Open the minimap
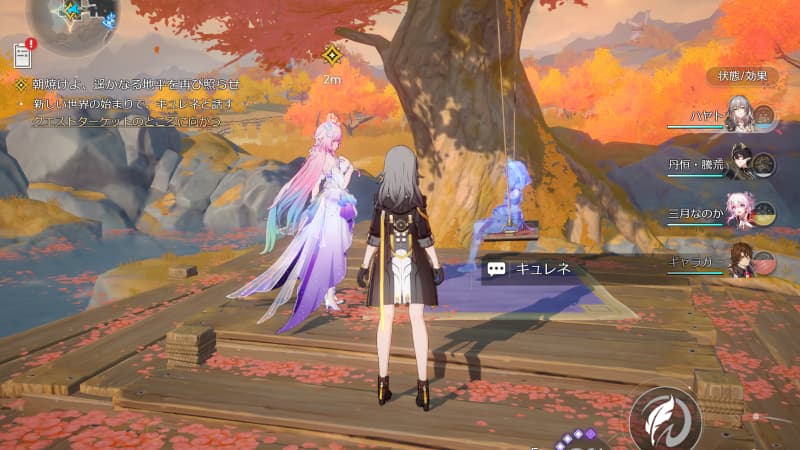The image size is (800, 450). pyautogui.click(x=72, y=22)
